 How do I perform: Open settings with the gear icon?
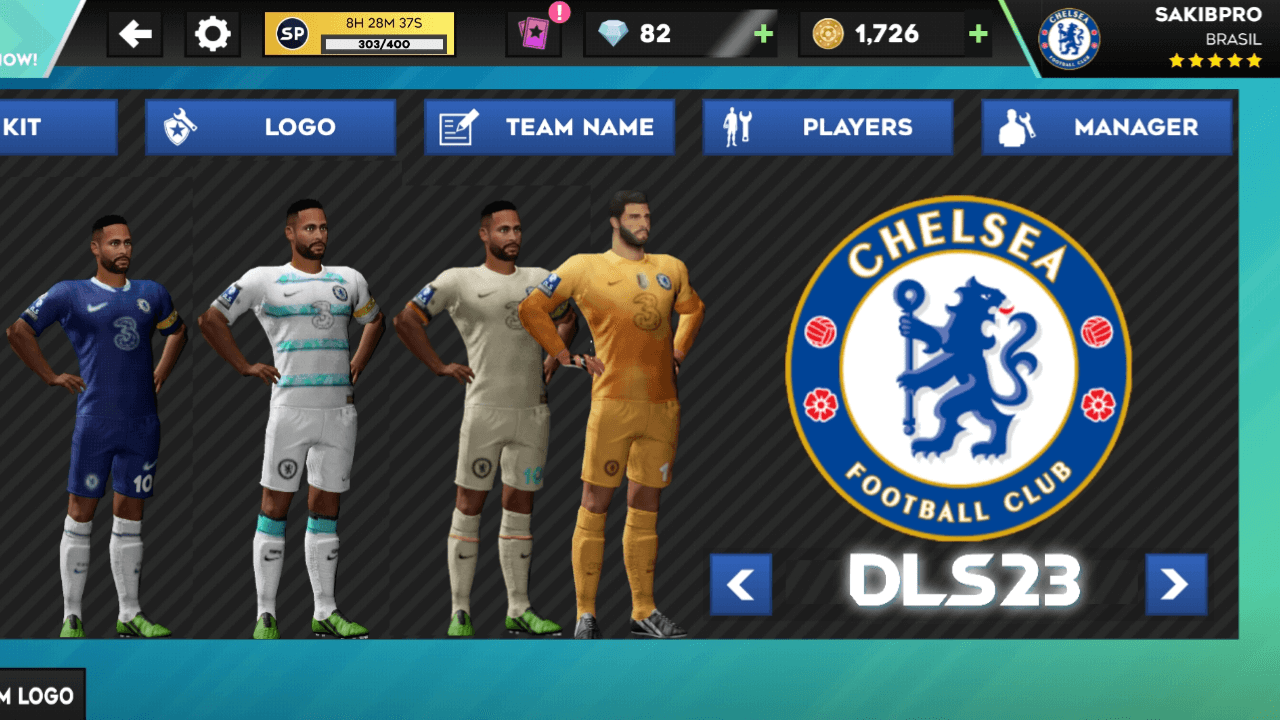point(212,33)
